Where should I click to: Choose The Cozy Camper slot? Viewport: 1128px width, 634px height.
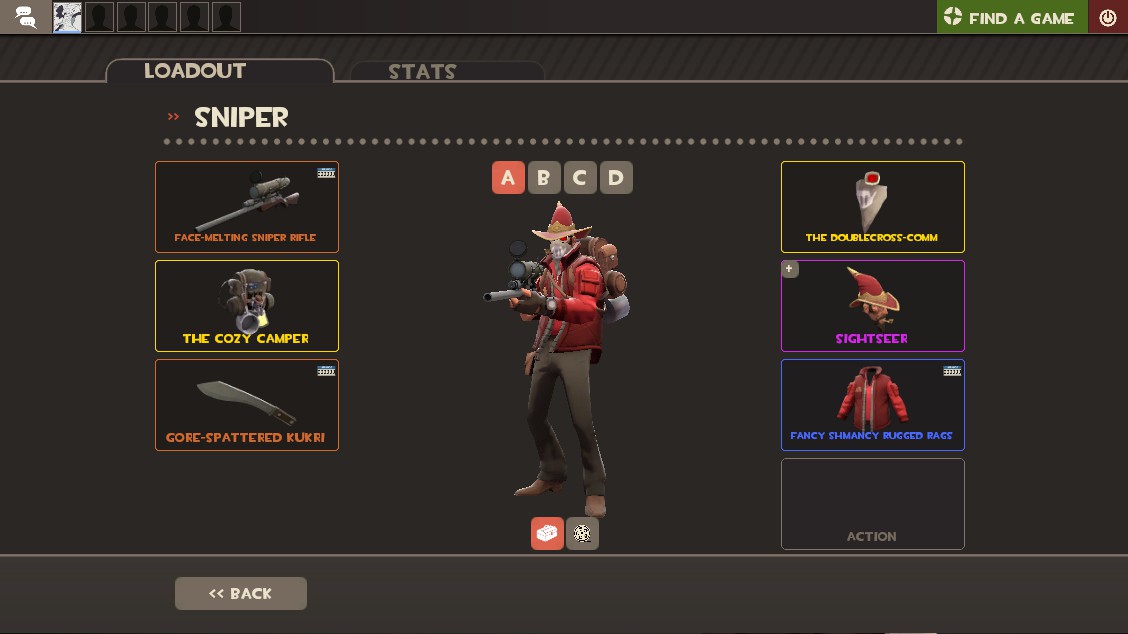coord(247,306)
